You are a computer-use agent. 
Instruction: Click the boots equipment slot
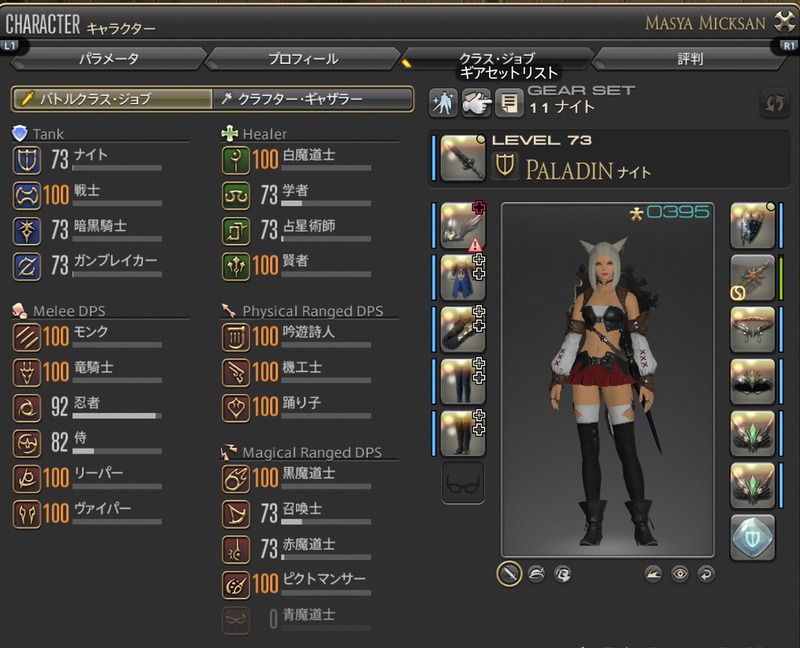tap(462, 433)
